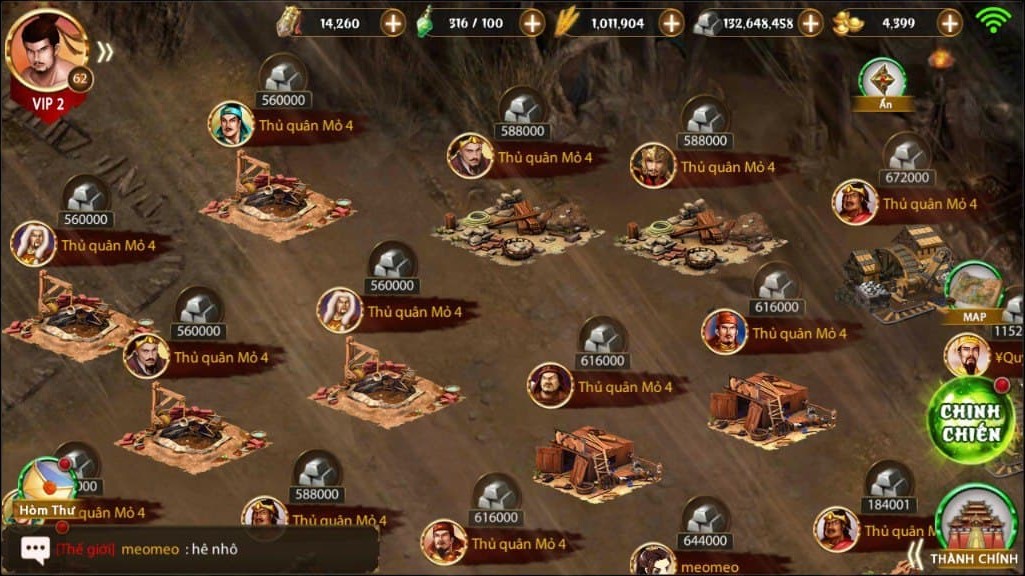Click the Ẩn hide button

(884, 83)
